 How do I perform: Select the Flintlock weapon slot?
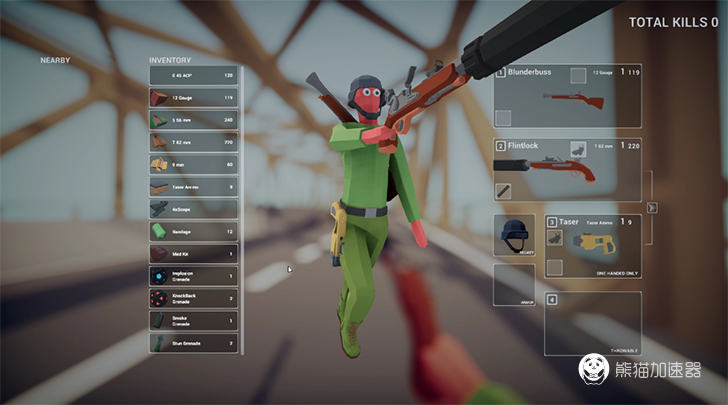(566, 171)
